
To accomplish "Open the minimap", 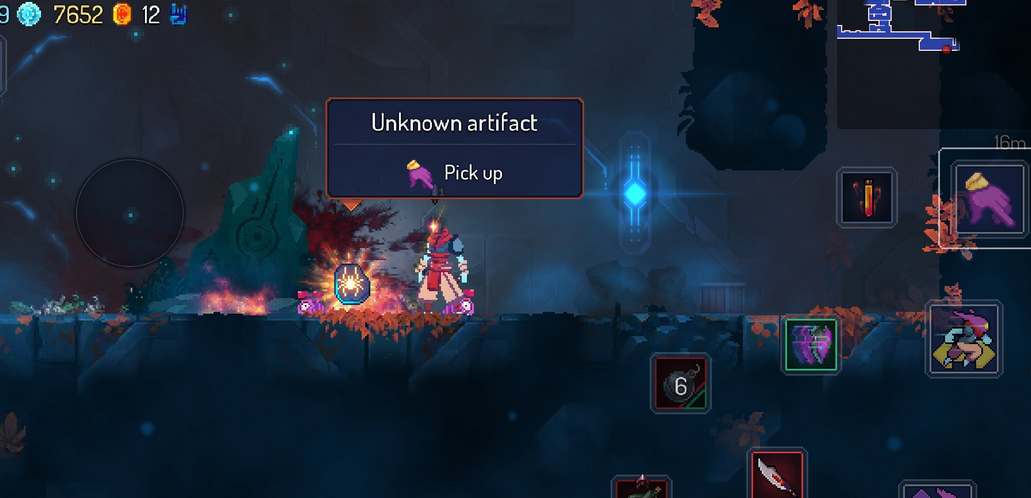I will [899, 30].
